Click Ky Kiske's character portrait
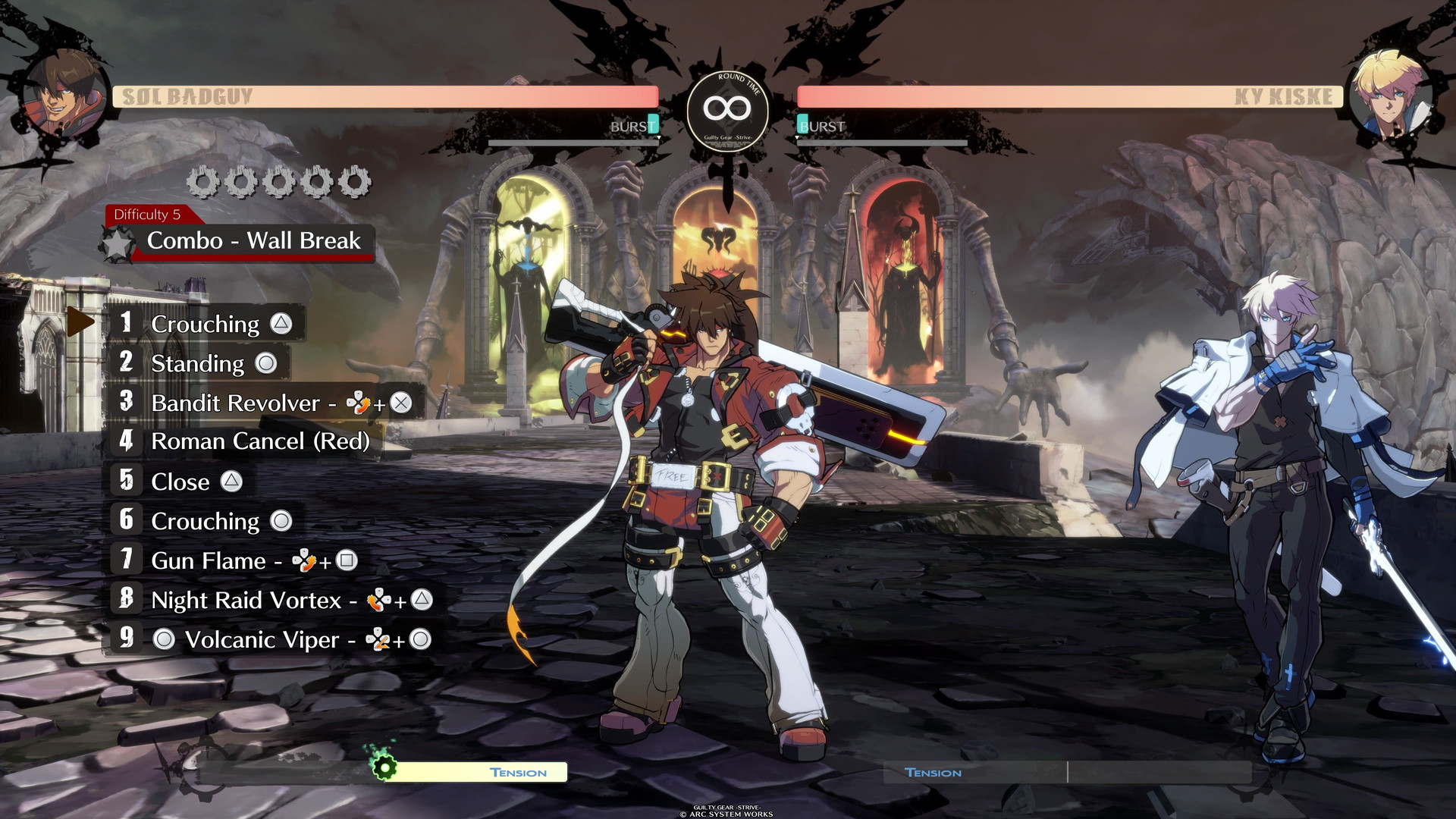Image resolution: width=1456 pixels, height=819 pixels. (1389, 96)
